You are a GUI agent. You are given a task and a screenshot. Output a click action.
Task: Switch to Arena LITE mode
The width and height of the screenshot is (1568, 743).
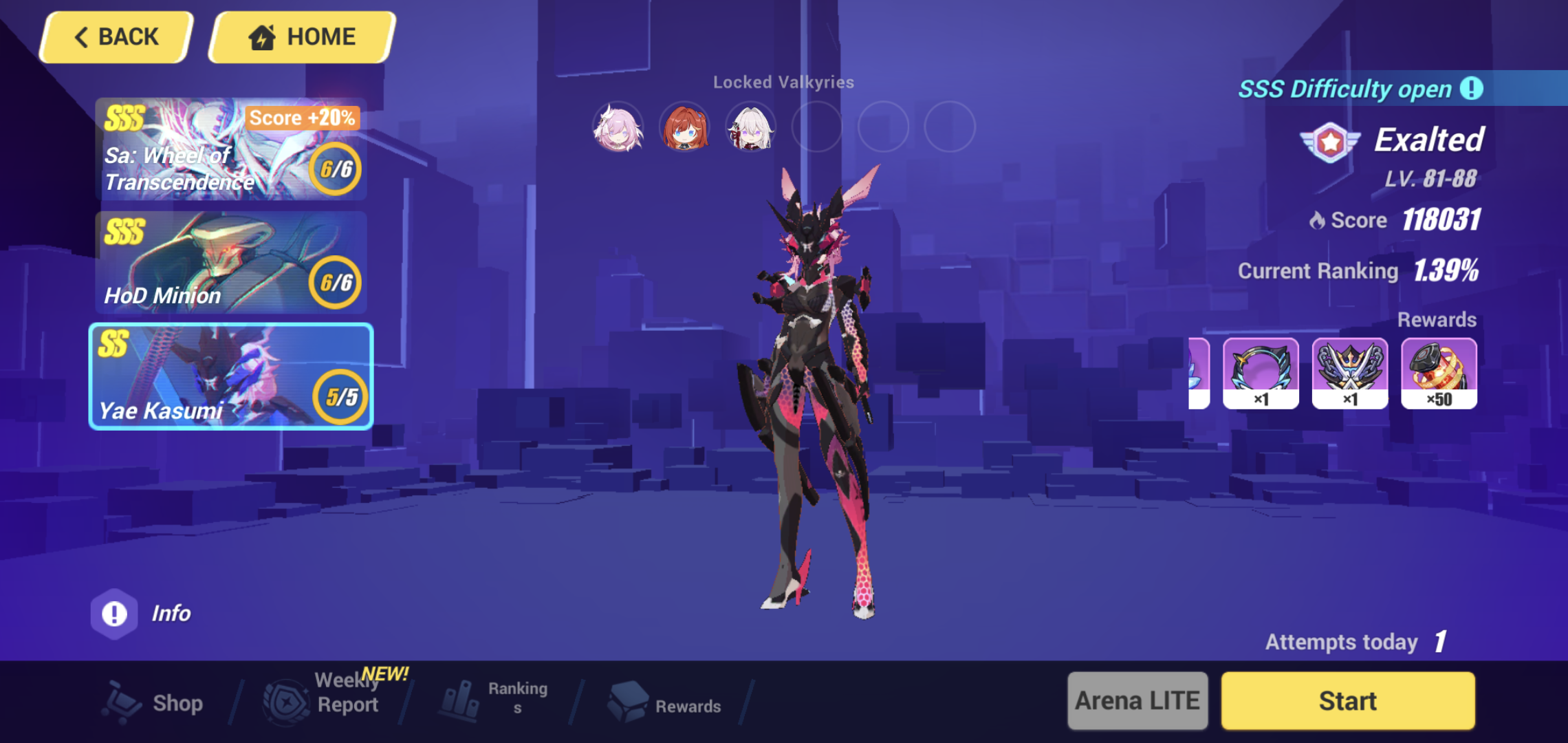1136,700
